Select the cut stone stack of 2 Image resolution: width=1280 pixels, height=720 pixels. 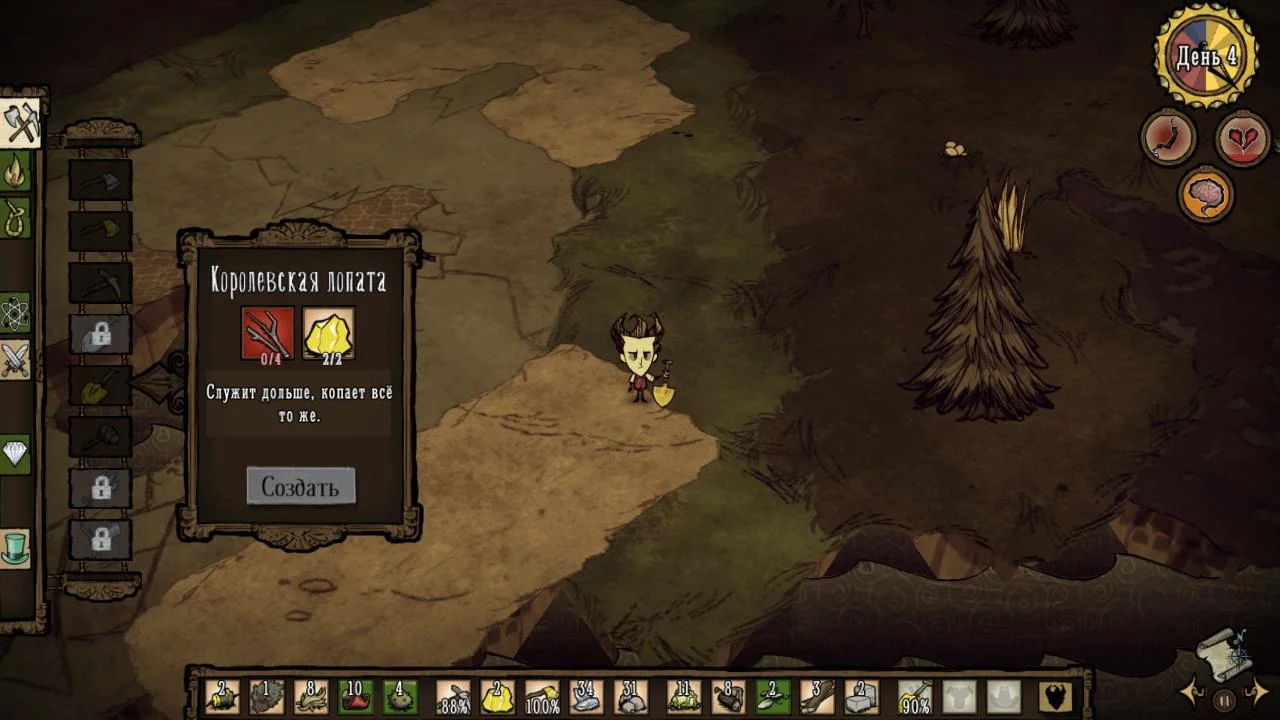861,696
